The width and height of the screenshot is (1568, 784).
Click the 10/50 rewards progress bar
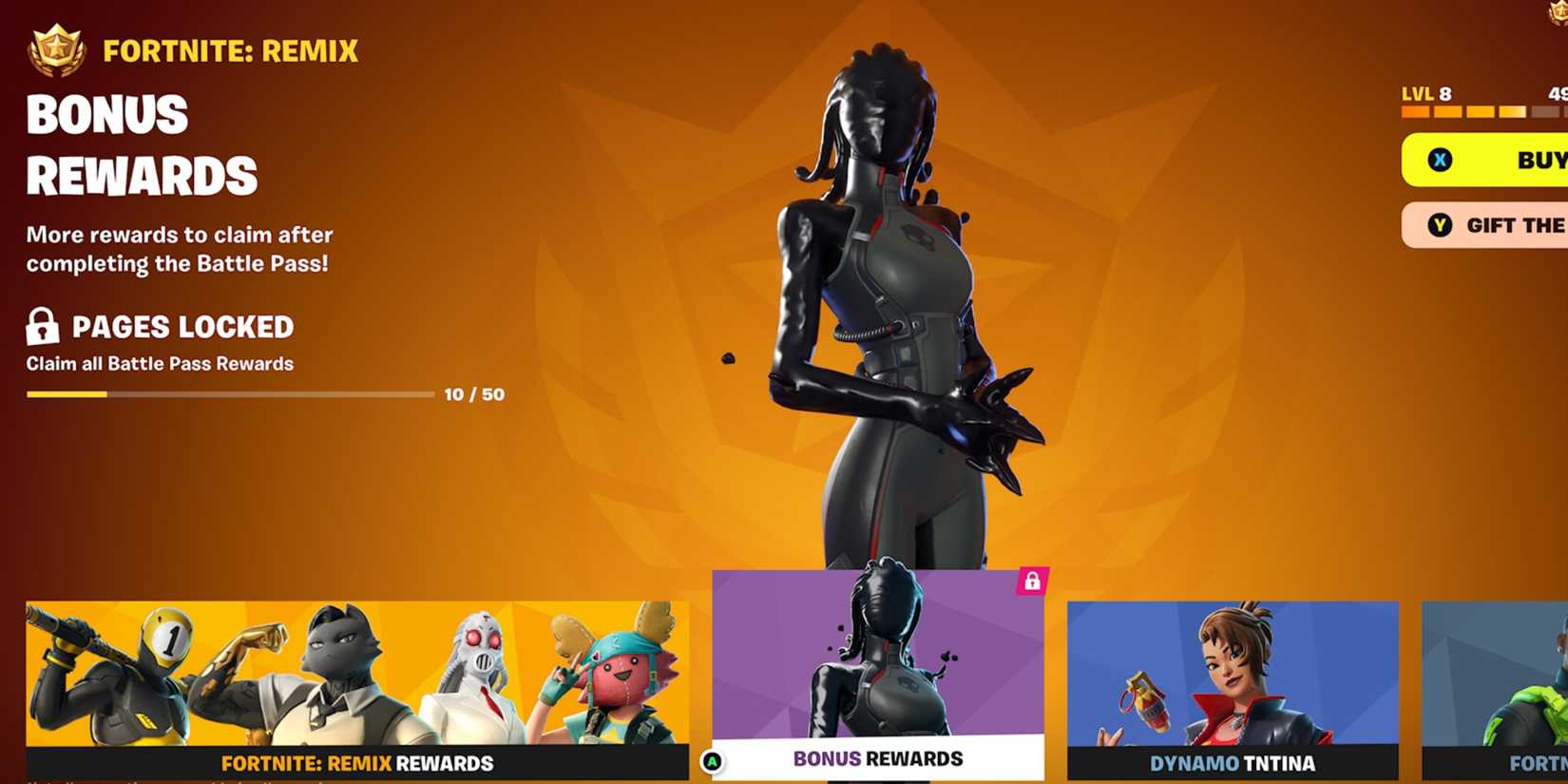(x=228, y=394)
